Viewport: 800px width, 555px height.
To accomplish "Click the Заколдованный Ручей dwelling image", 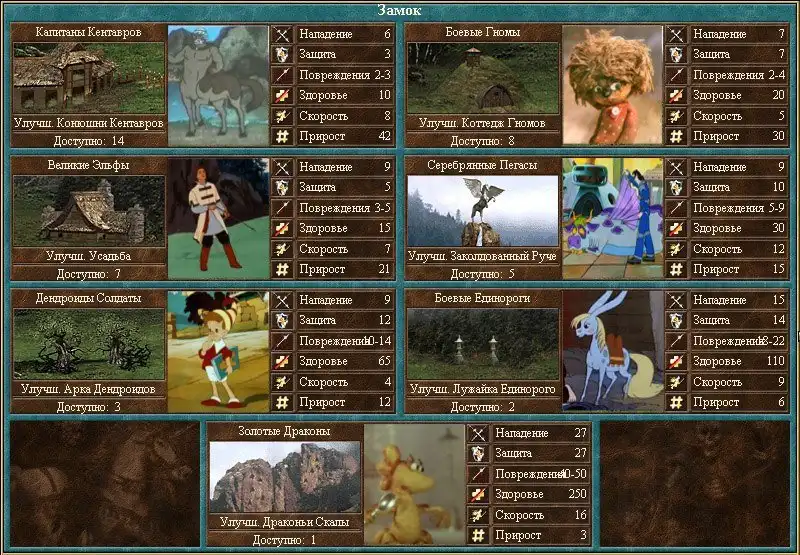I will [482, 211].
